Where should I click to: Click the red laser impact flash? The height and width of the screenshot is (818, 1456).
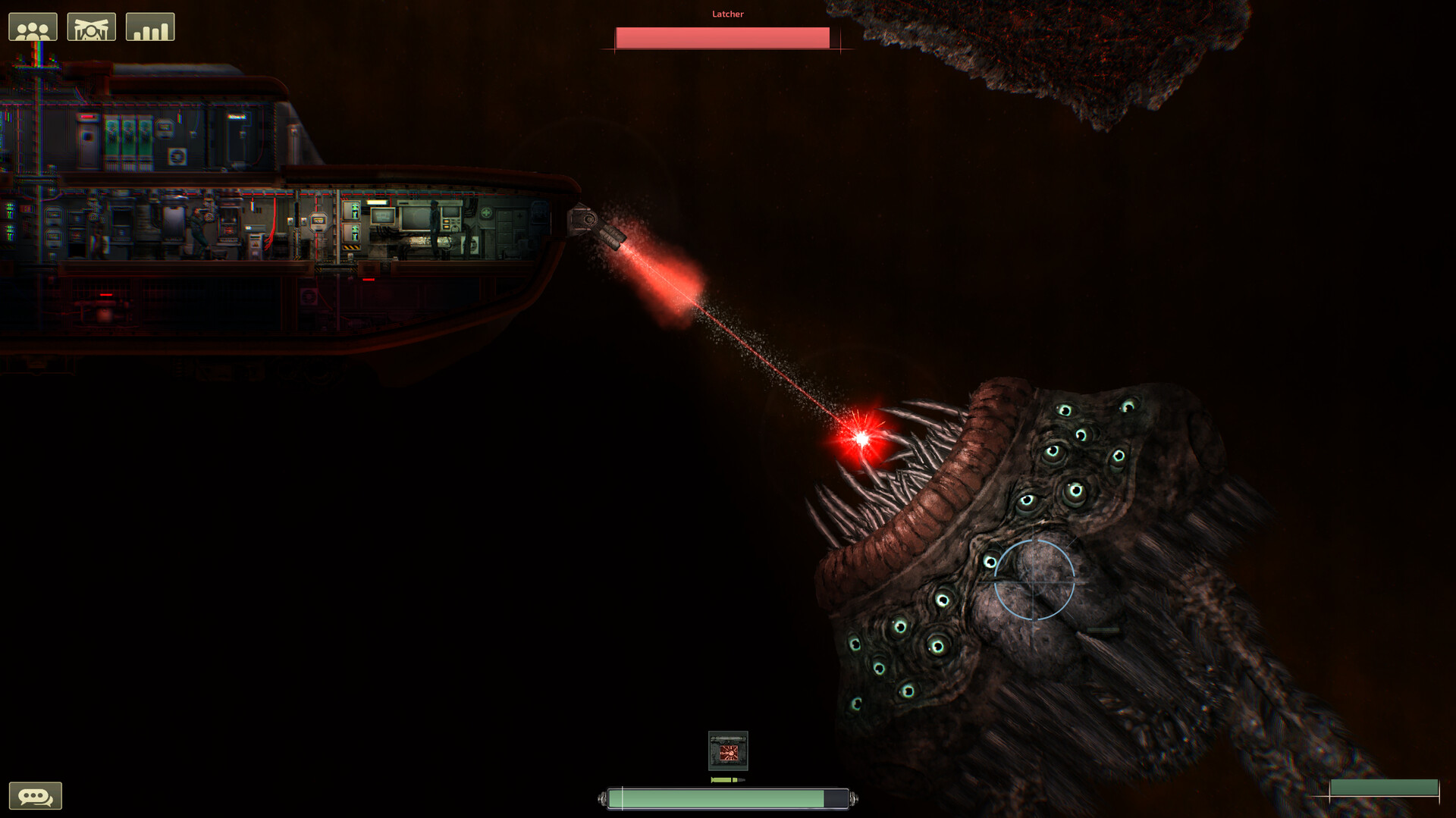point(862,438)
